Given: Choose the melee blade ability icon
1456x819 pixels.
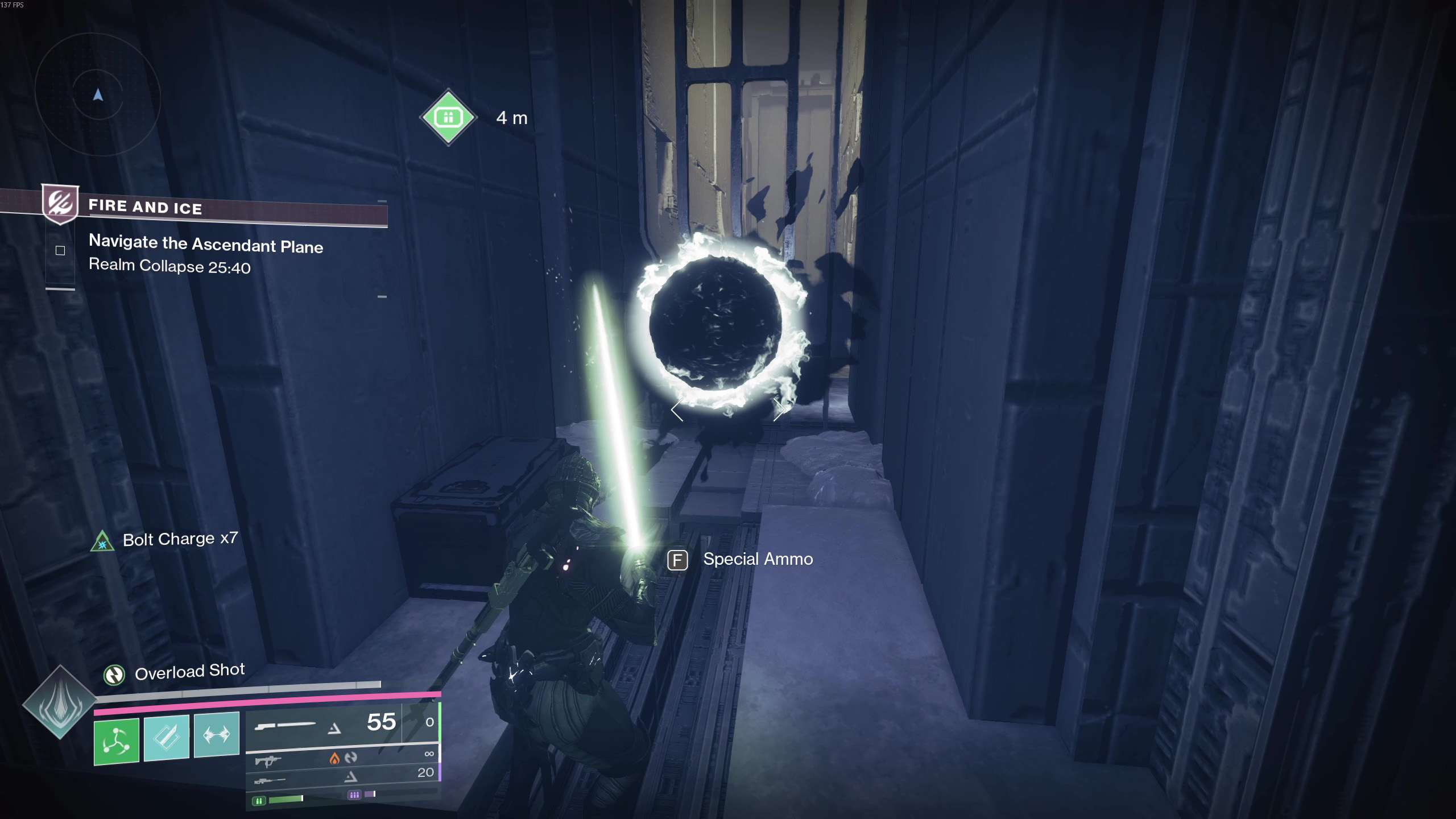Looking at the screenshot, I should click(167, 738).
